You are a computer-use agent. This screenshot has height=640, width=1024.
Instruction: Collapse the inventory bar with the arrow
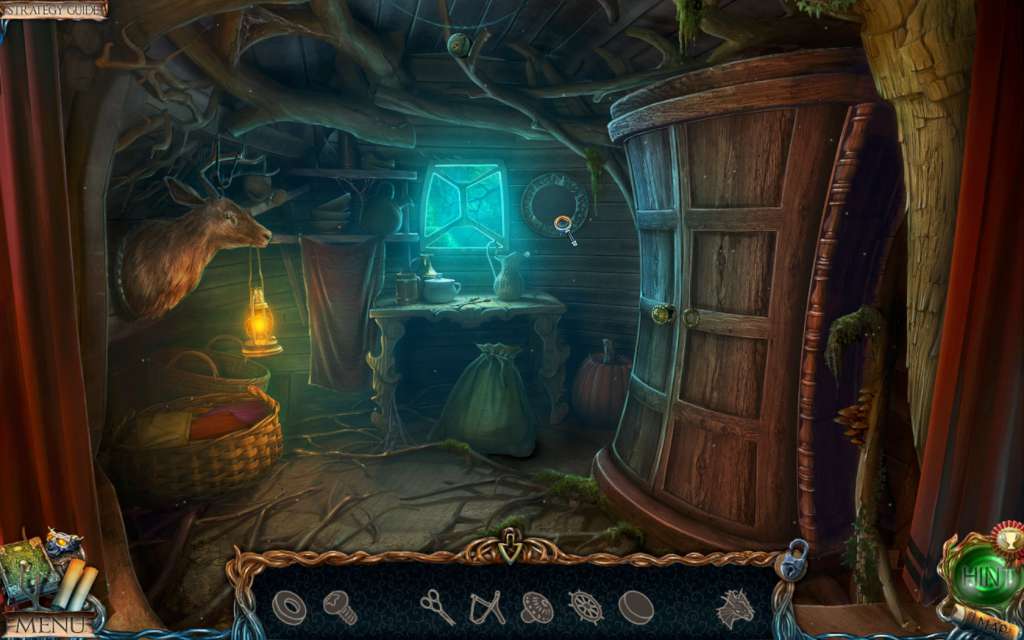tap(511, 551)
